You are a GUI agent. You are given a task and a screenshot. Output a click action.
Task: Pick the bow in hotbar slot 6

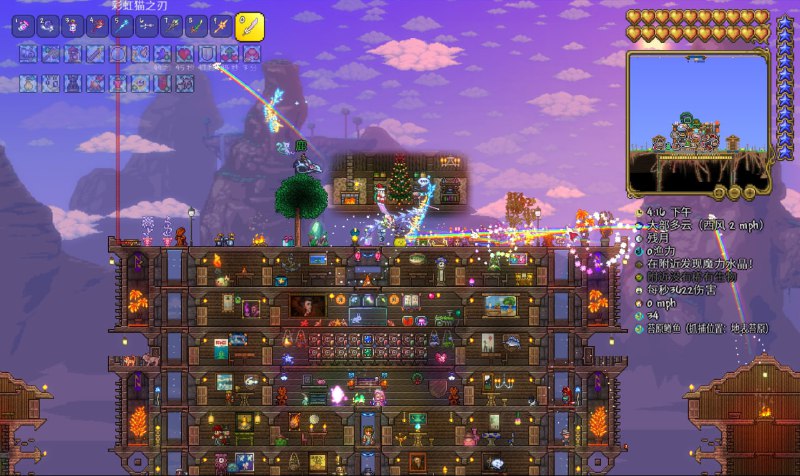[x=147, y=26]
